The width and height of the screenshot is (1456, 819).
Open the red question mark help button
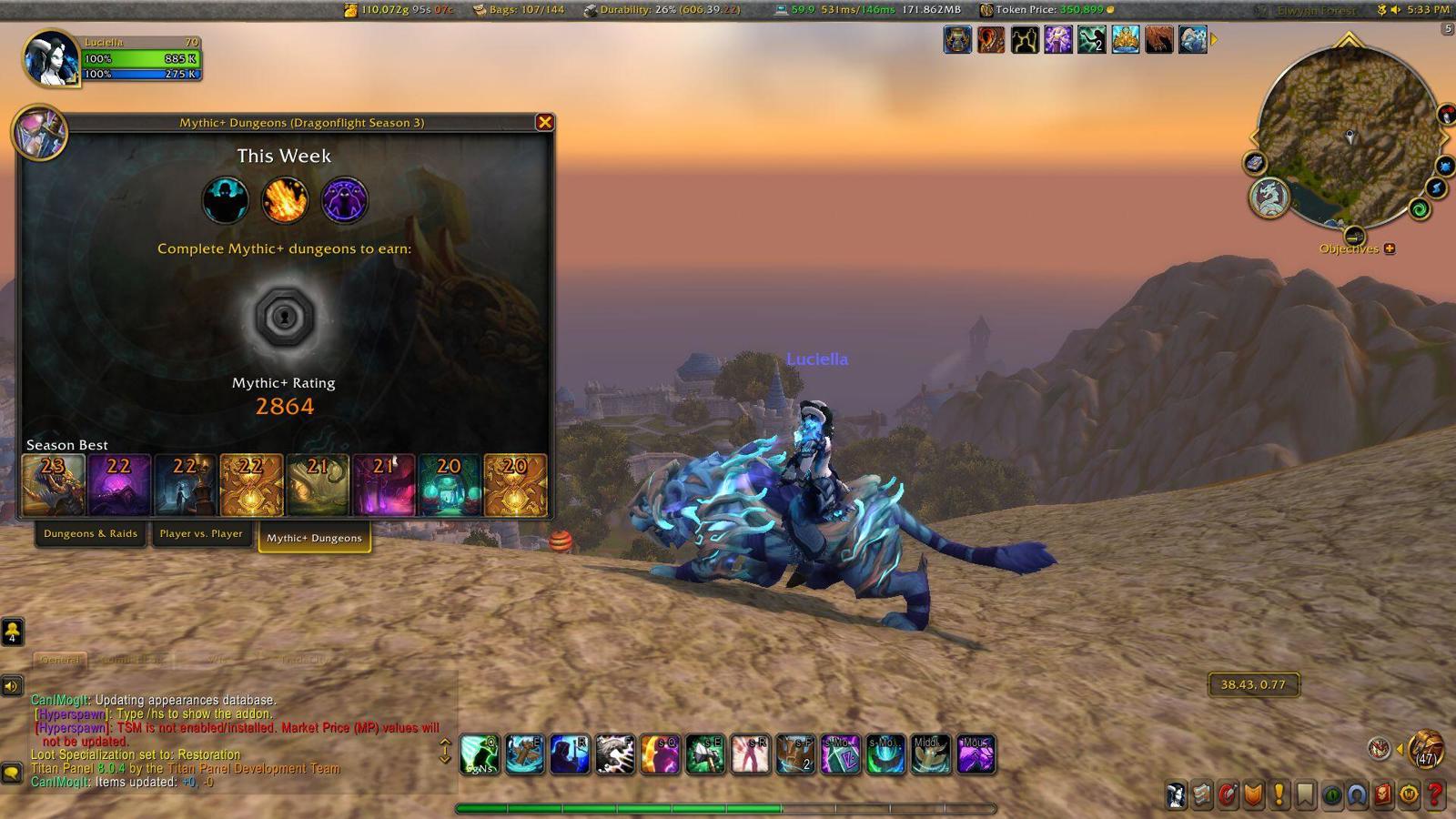[x=1435, y=795]
